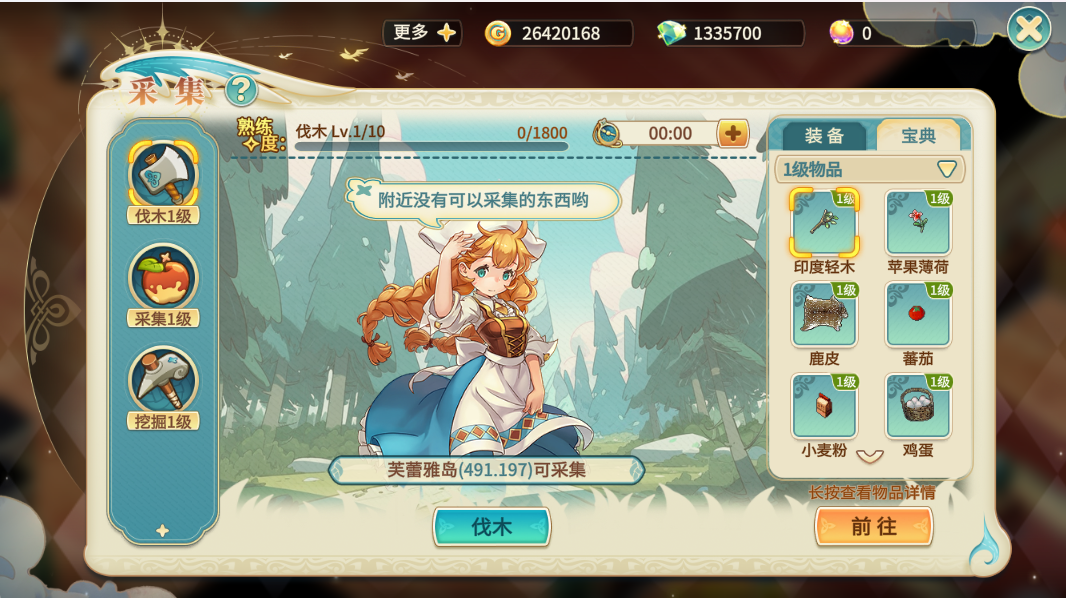Open the 更多 plus menu
The width and height of the screenshot is (1066, 598).
[x=422, y=33]
